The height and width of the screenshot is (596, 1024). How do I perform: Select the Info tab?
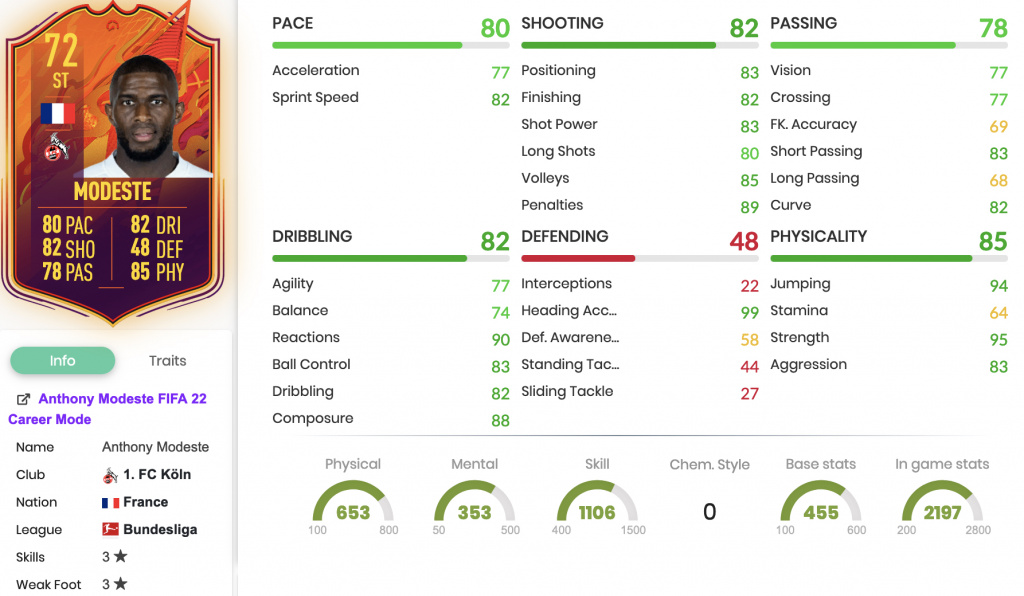tap(62, 361)
